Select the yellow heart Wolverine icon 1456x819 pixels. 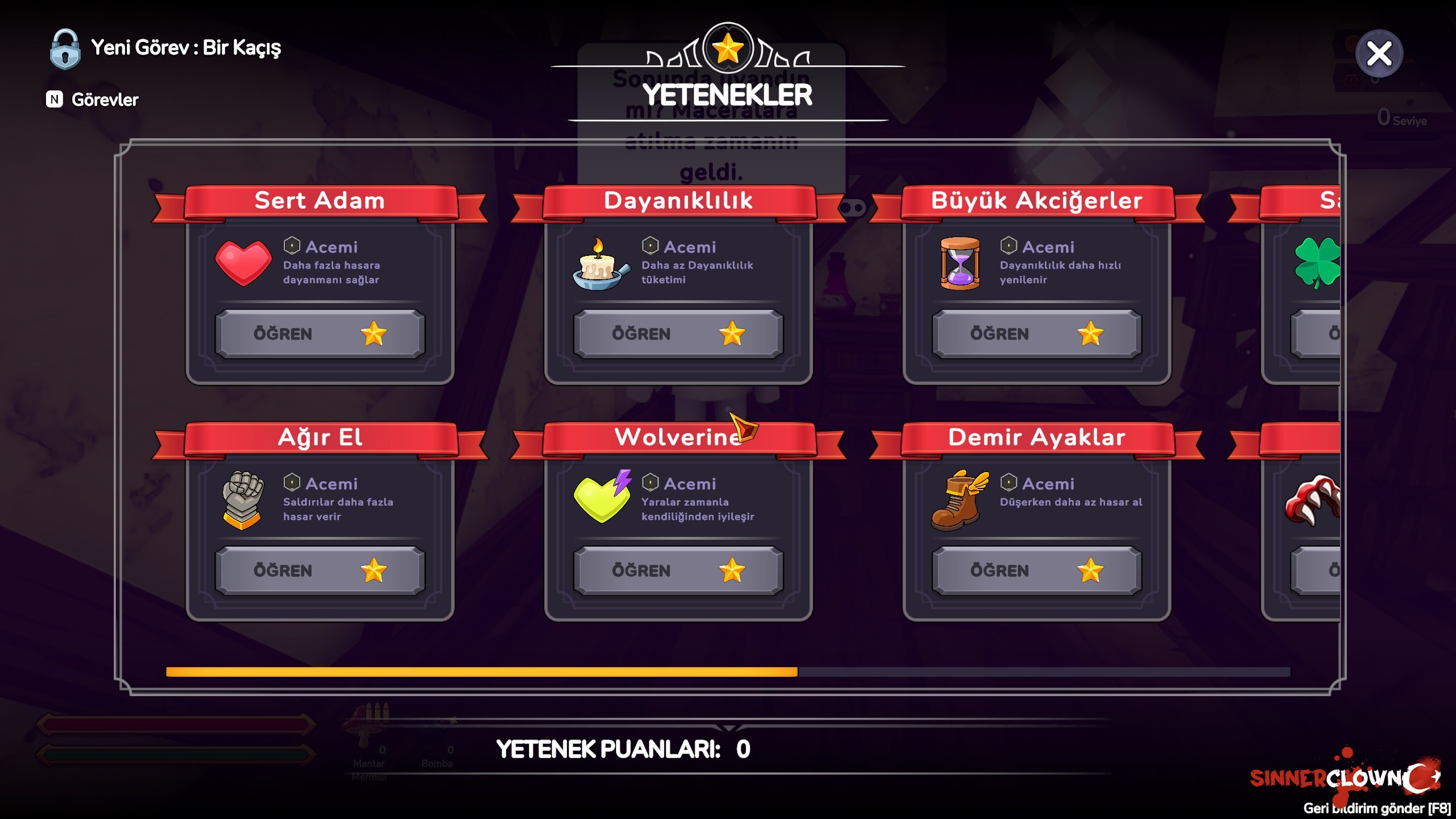coord(603,497)
